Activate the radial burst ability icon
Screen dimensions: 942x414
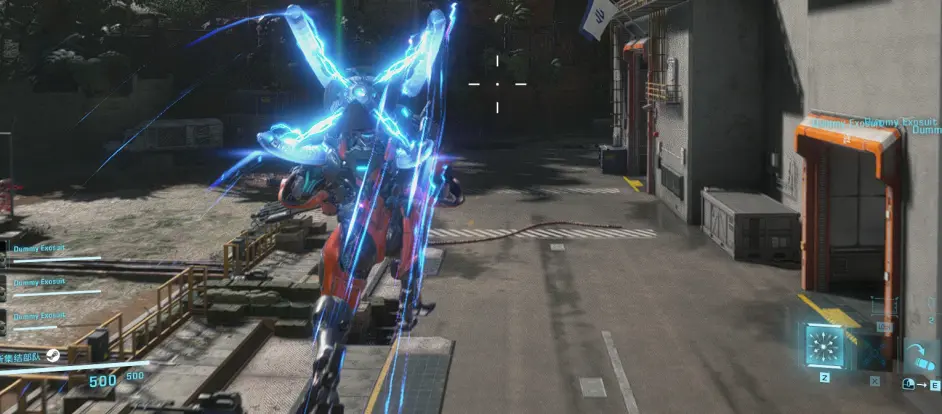[825, 347]
